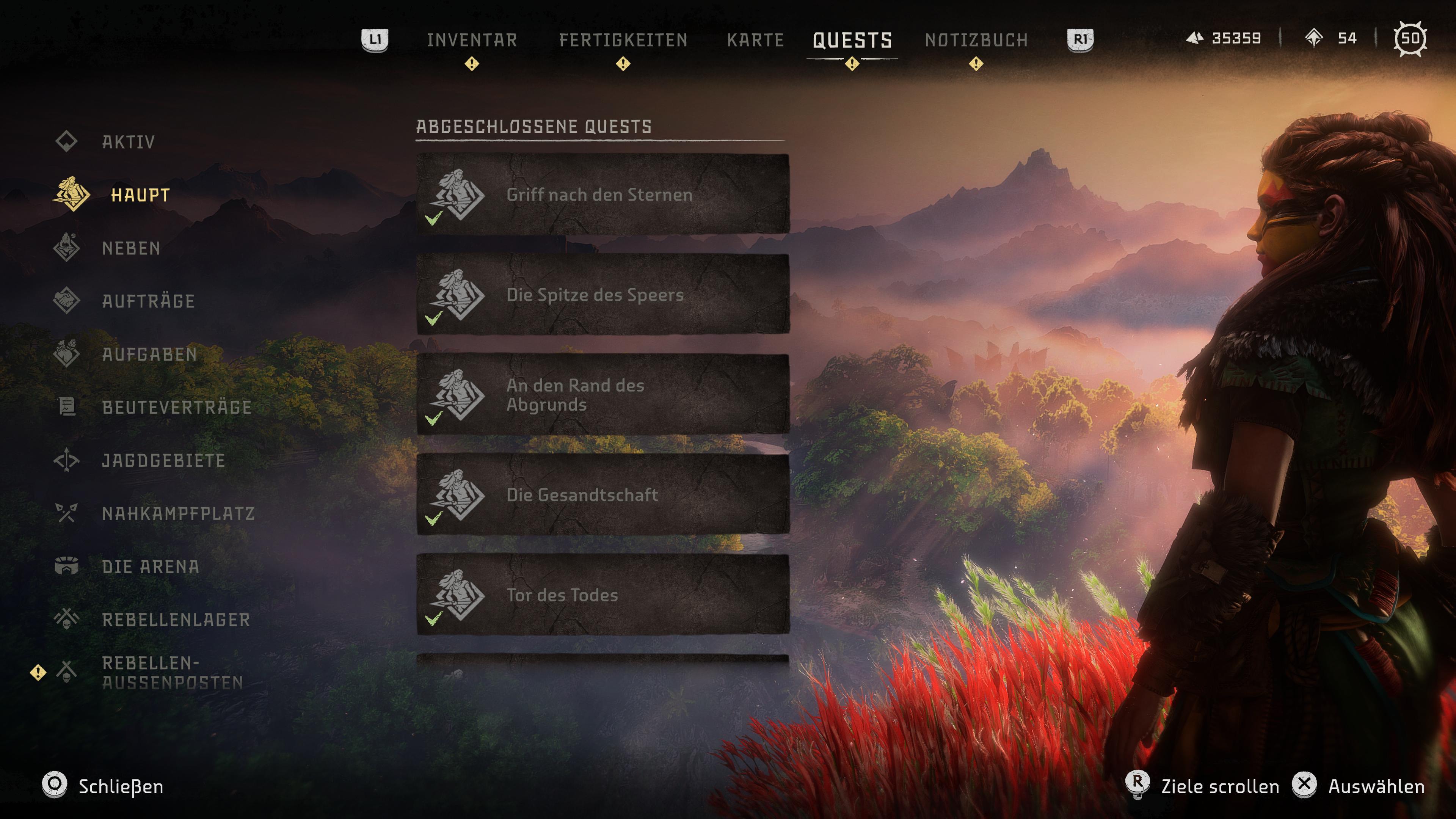Show Die Arena category
The width and height of the screenshot is (1456, 819).
151,566
